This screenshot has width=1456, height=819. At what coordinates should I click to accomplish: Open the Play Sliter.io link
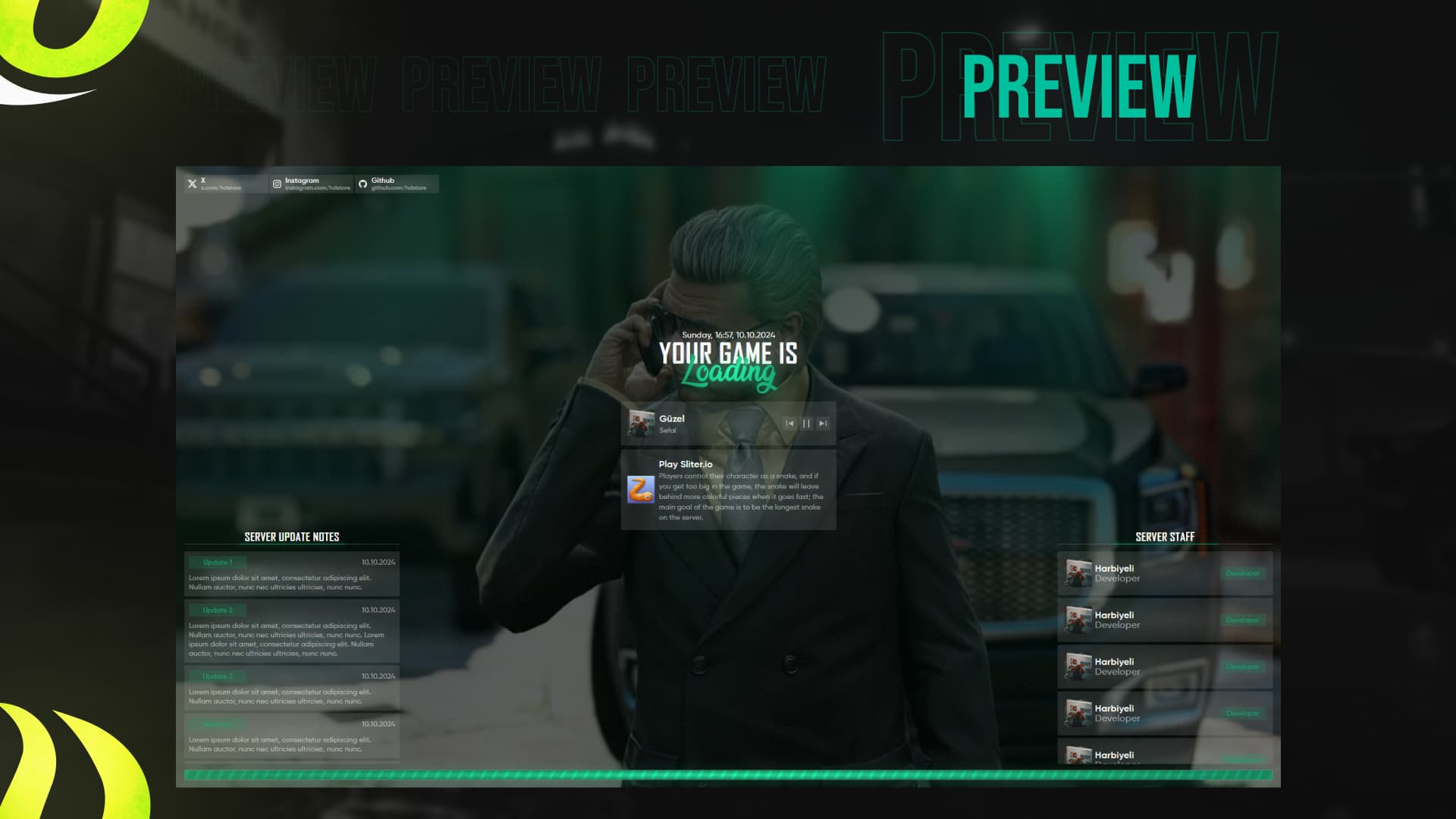[x=684, y=463]
